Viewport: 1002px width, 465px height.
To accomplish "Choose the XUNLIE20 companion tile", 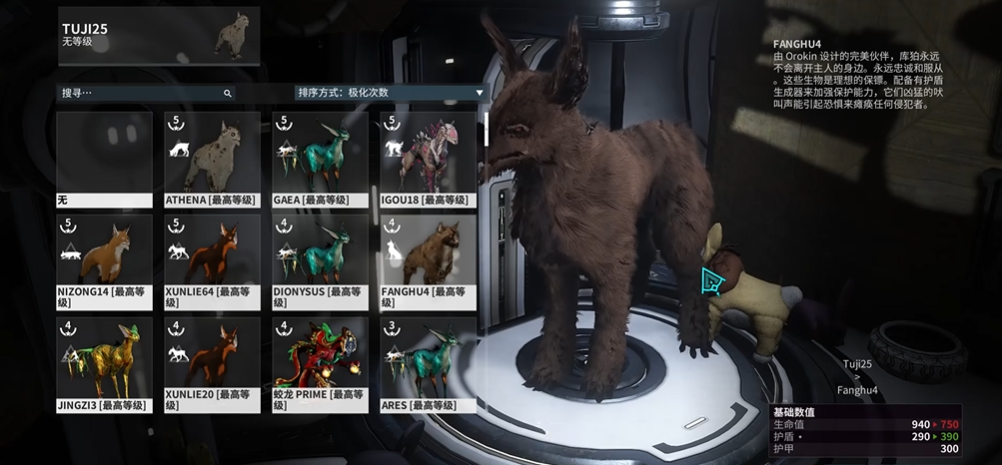I will coord(212,363).
